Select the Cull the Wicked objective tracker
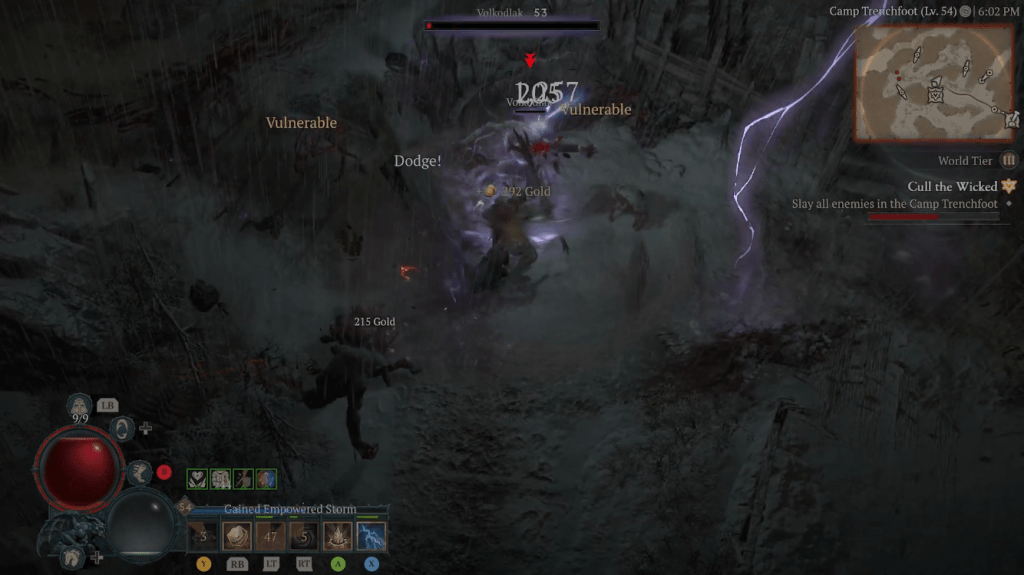The image size is (1024, 575). point(953,186)
